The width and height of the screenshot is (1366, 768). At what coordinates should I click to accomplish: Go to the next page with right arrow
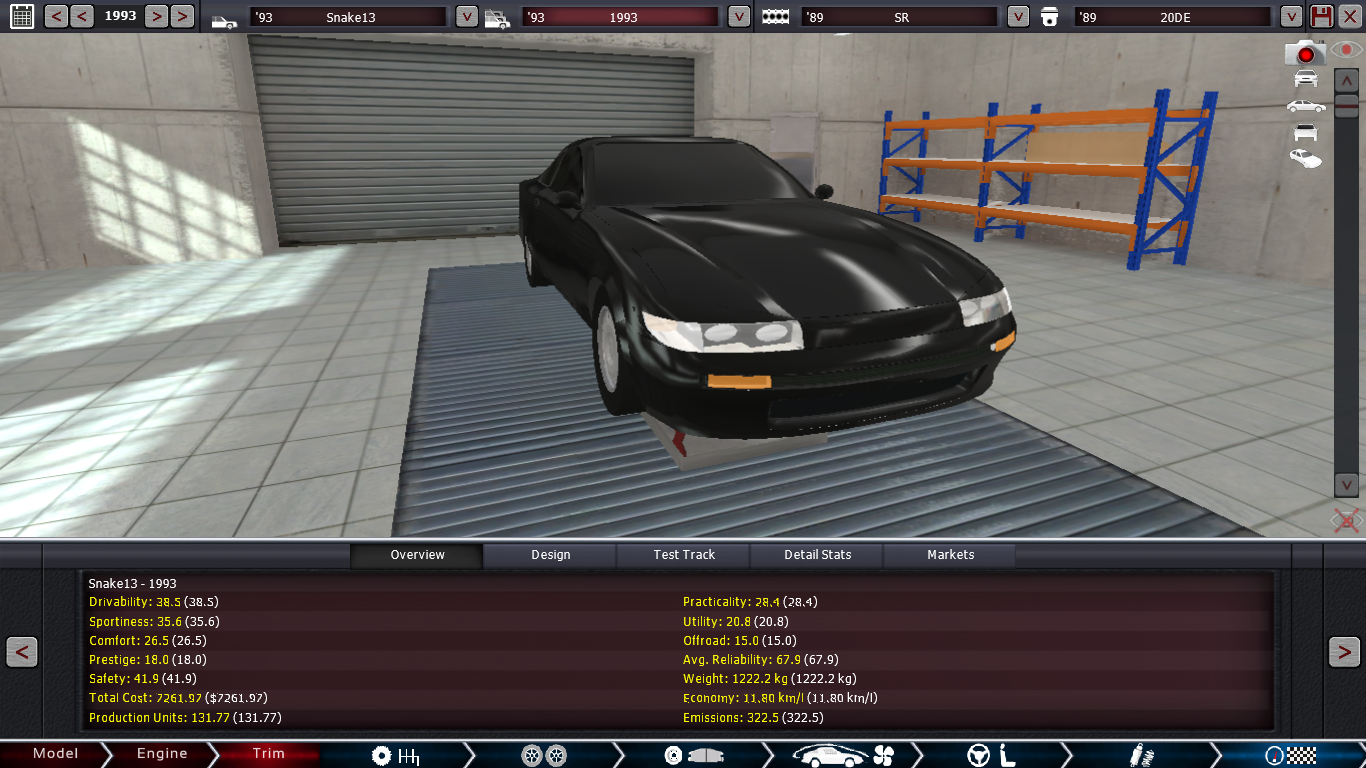[1343, 652]
